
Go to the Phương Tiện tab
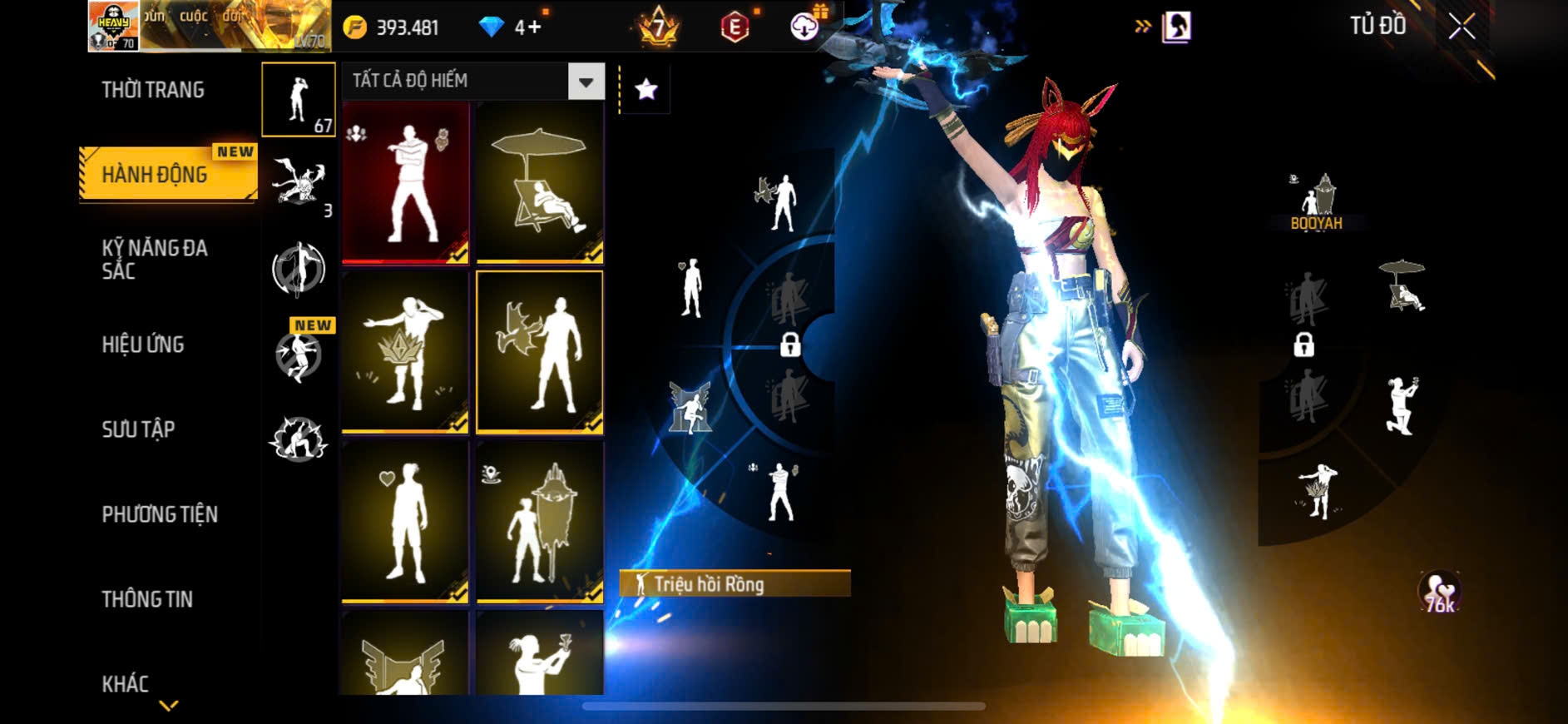[160, 514]
